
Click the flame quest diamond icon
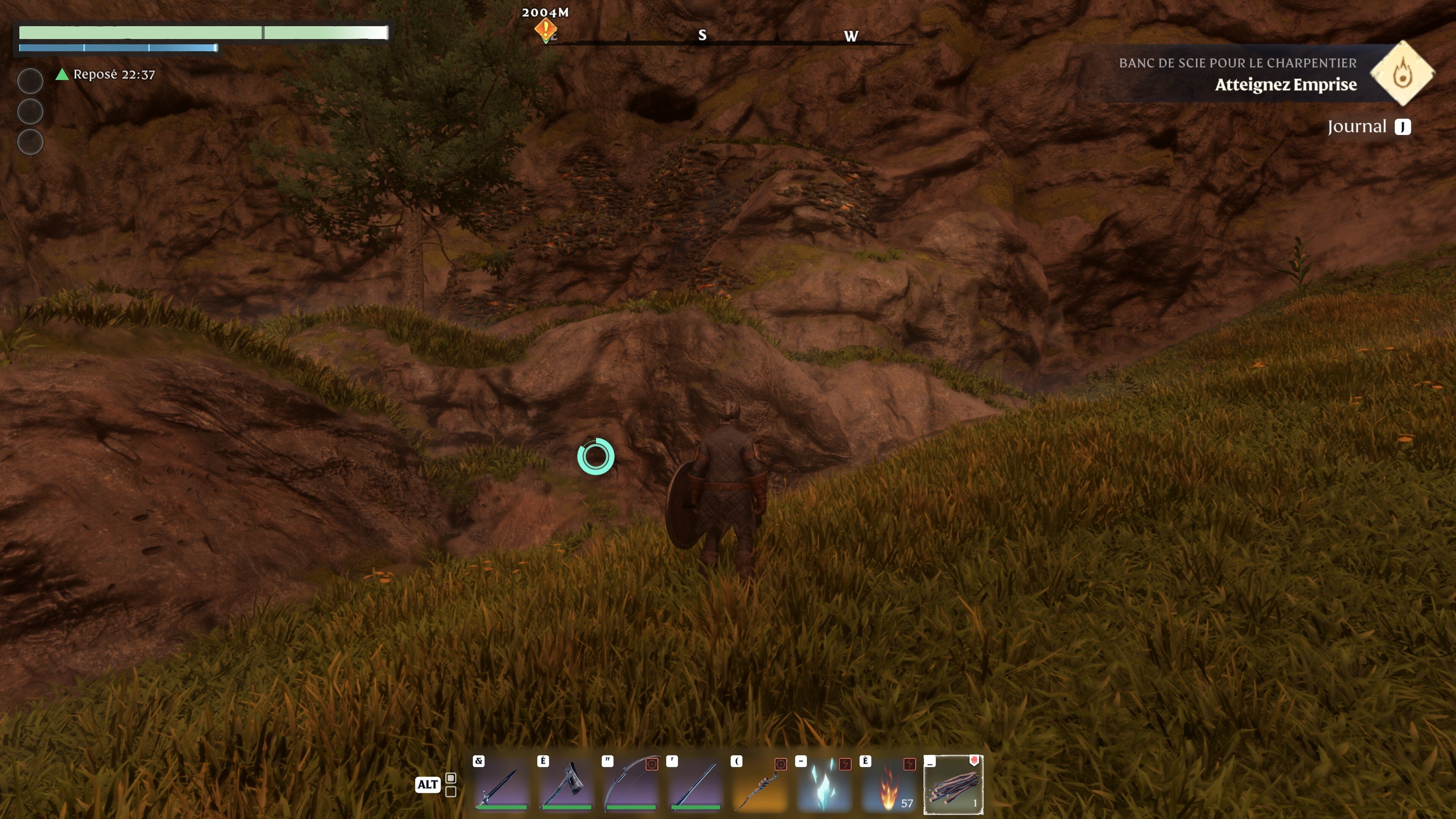tap(1402, 74)
